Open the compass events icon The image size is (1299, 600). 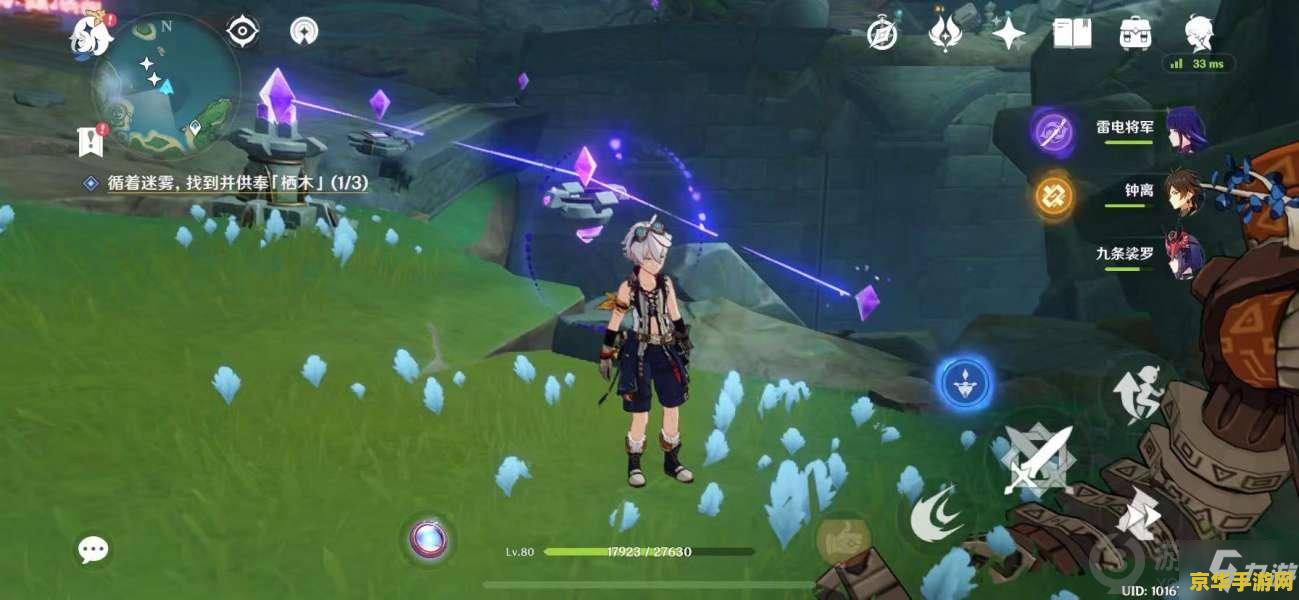[881, 34]
